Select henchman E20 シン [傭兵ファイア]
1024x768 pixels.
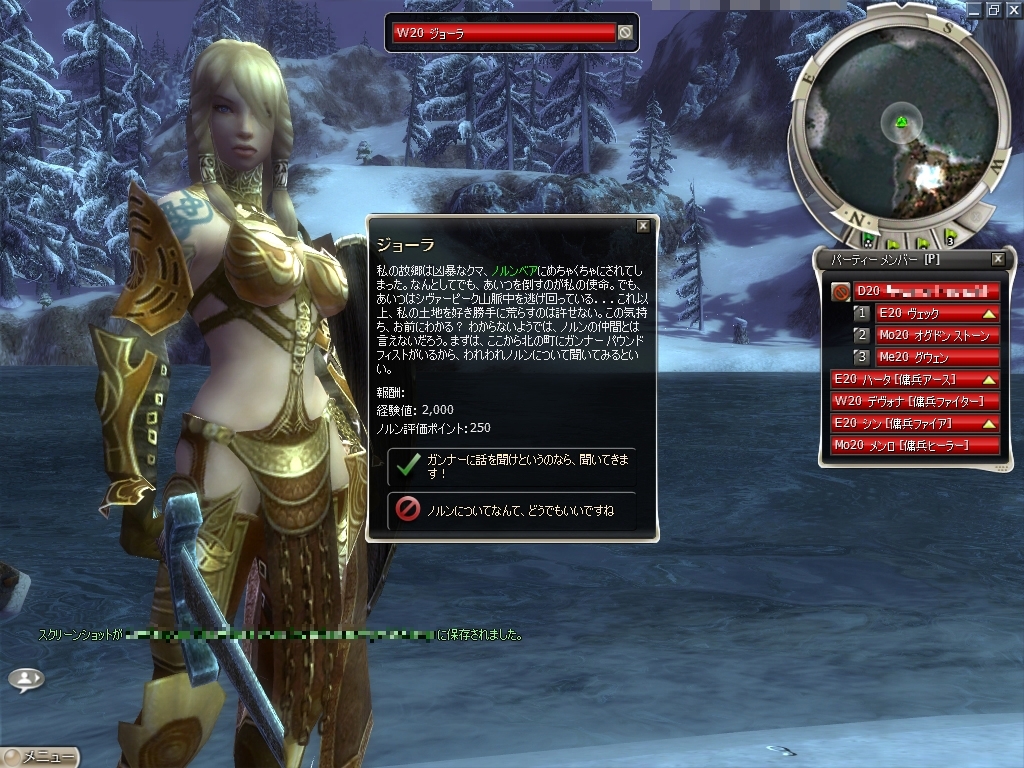[915, 423]
